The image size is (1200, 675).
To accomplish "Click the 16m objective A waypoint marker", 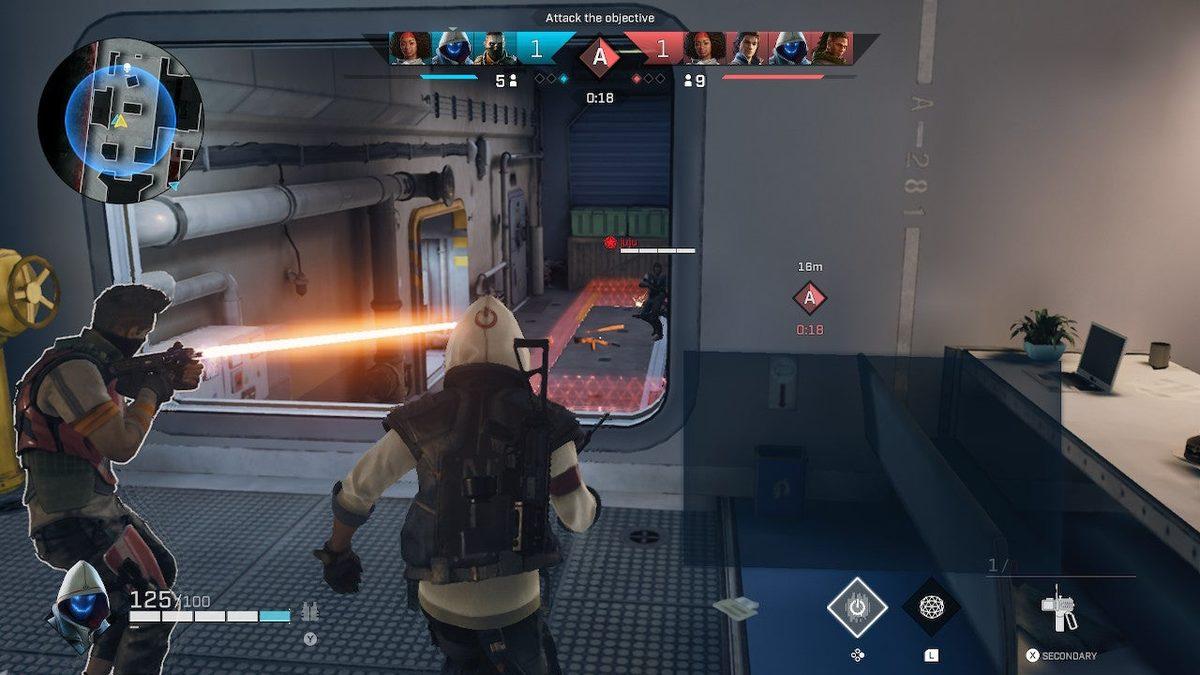I will pos(809,297).
